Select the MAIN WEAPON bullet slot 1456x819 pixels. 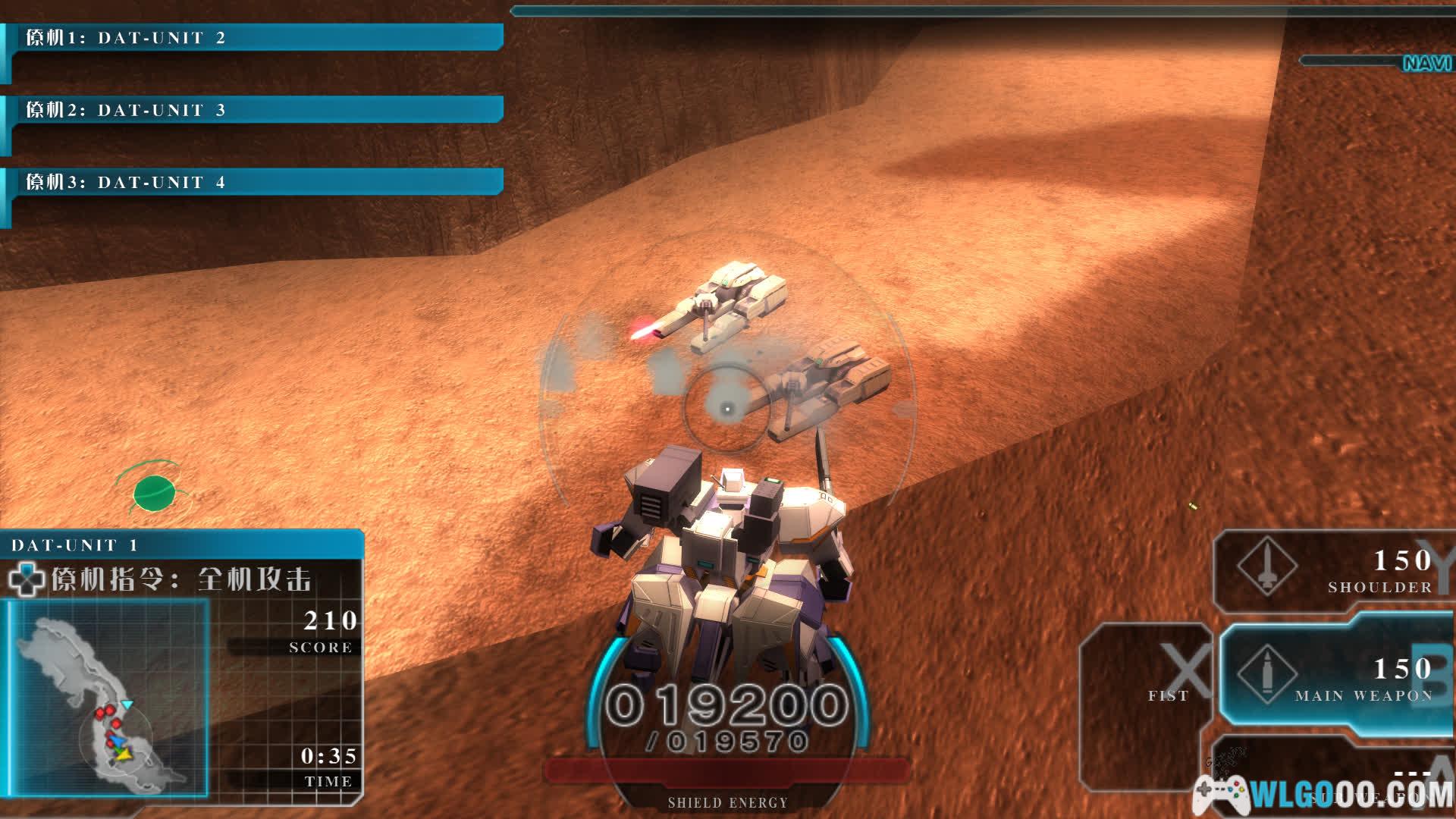pyautogui.click(x=1335, y=679)
